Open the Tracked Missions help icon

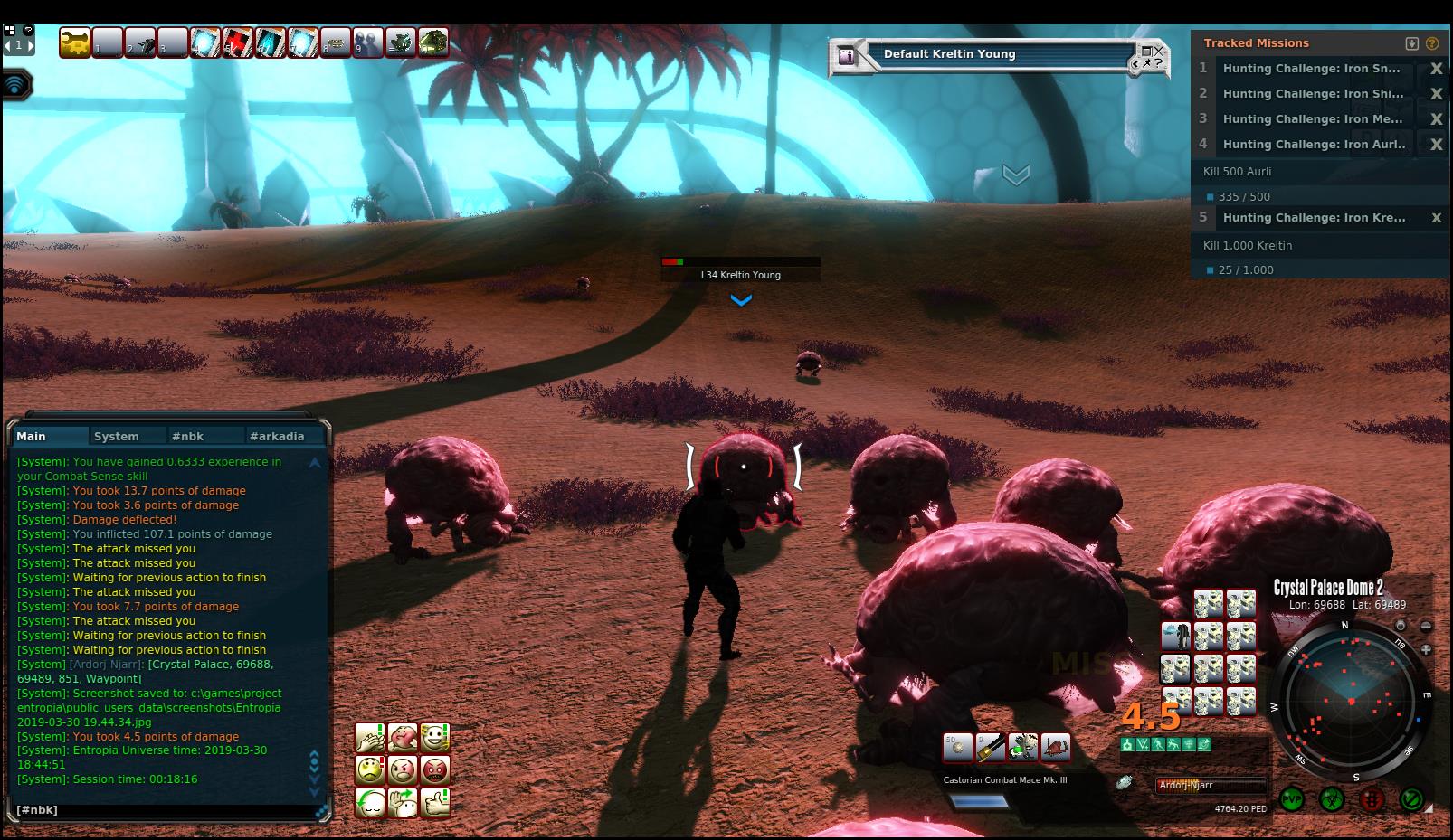pos(1431,42)
